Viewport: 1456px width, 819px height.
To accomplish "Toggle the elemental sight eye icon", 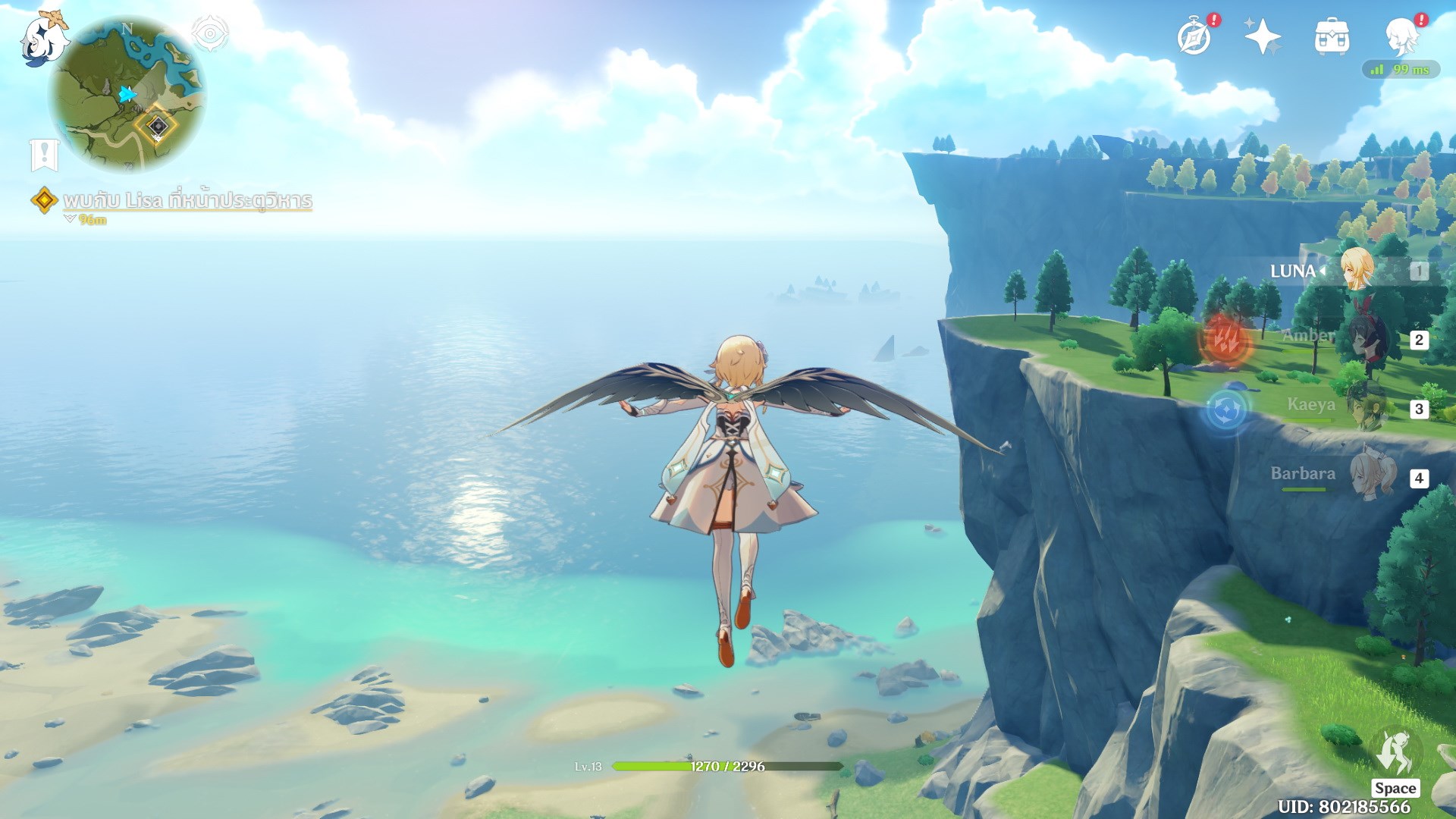I will [x=210, y=33].
